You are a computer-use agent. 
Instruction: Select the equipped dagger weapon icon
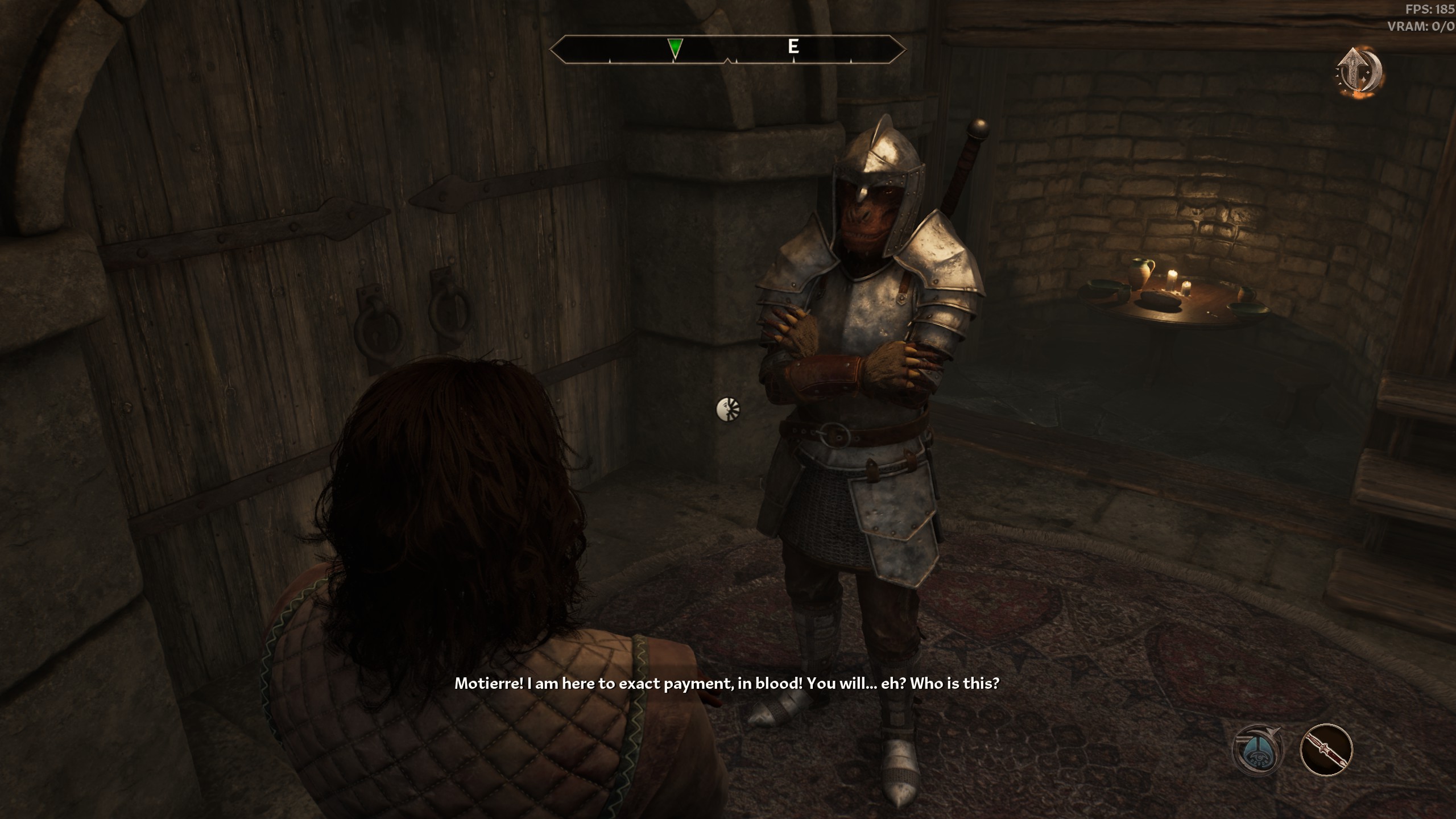coord(1326,750)
